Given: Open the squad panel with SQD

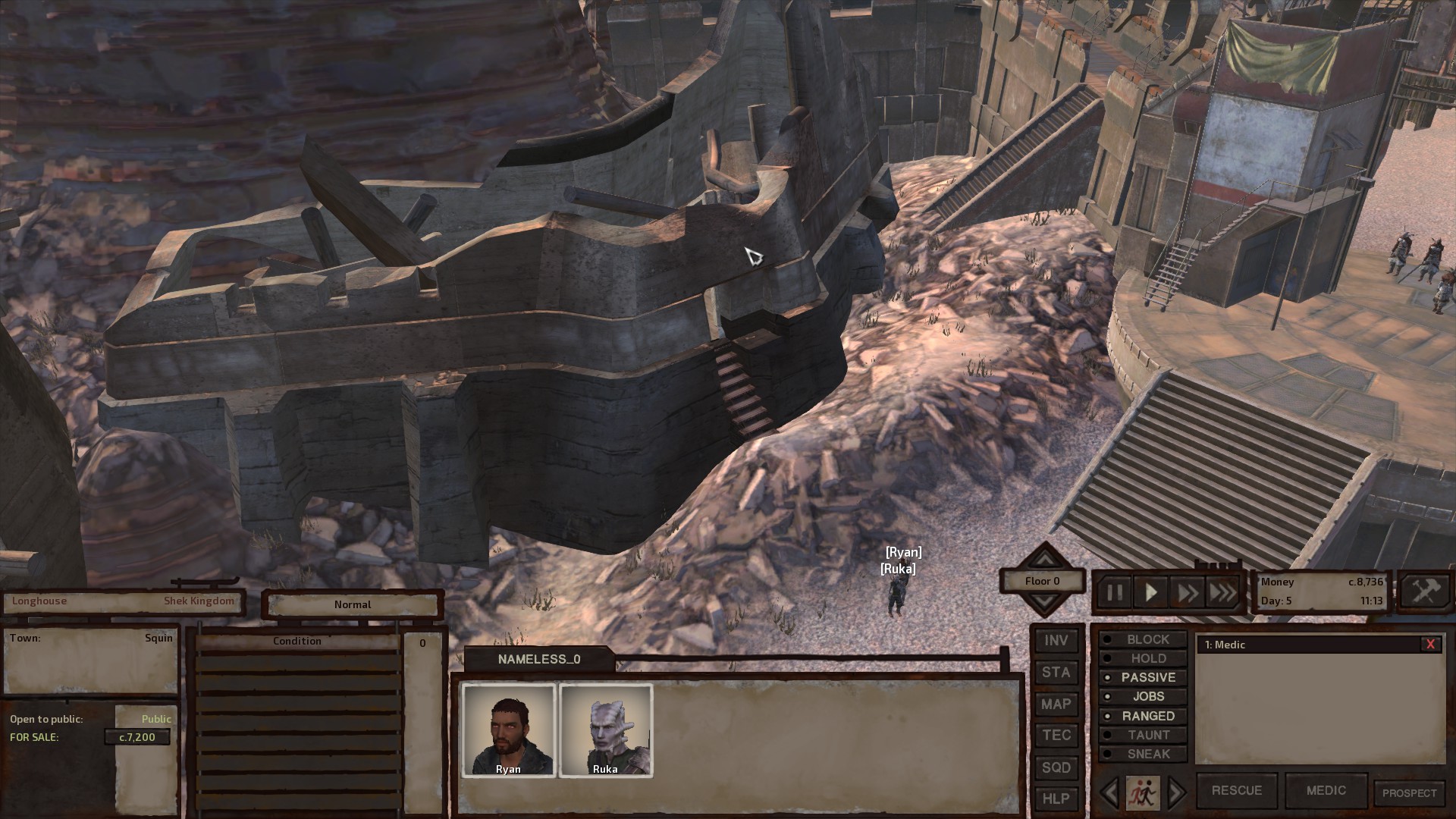Looking at the screenshot, I should point(1056,767).
